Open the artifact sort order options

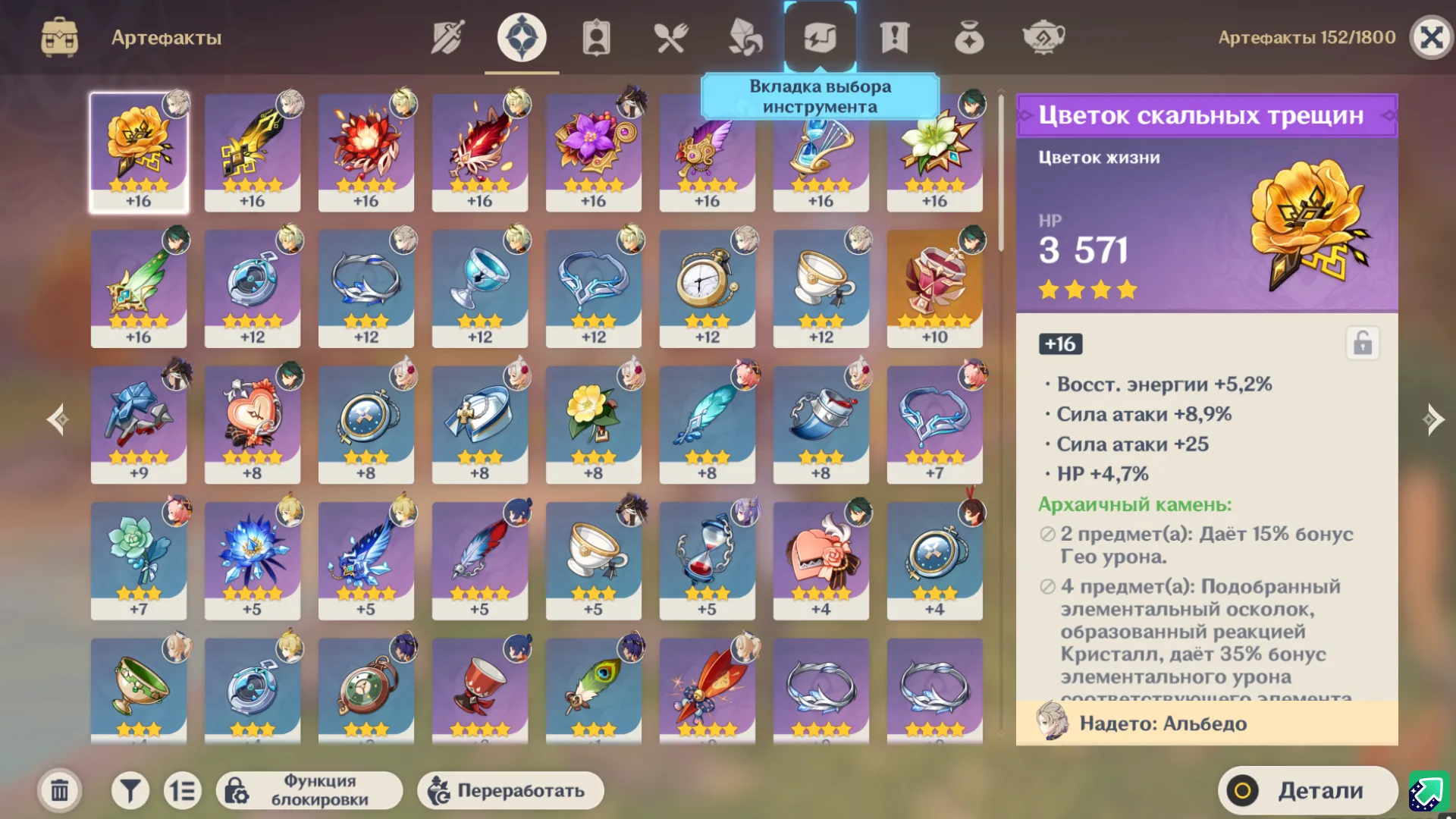click(x=184, y=789)
